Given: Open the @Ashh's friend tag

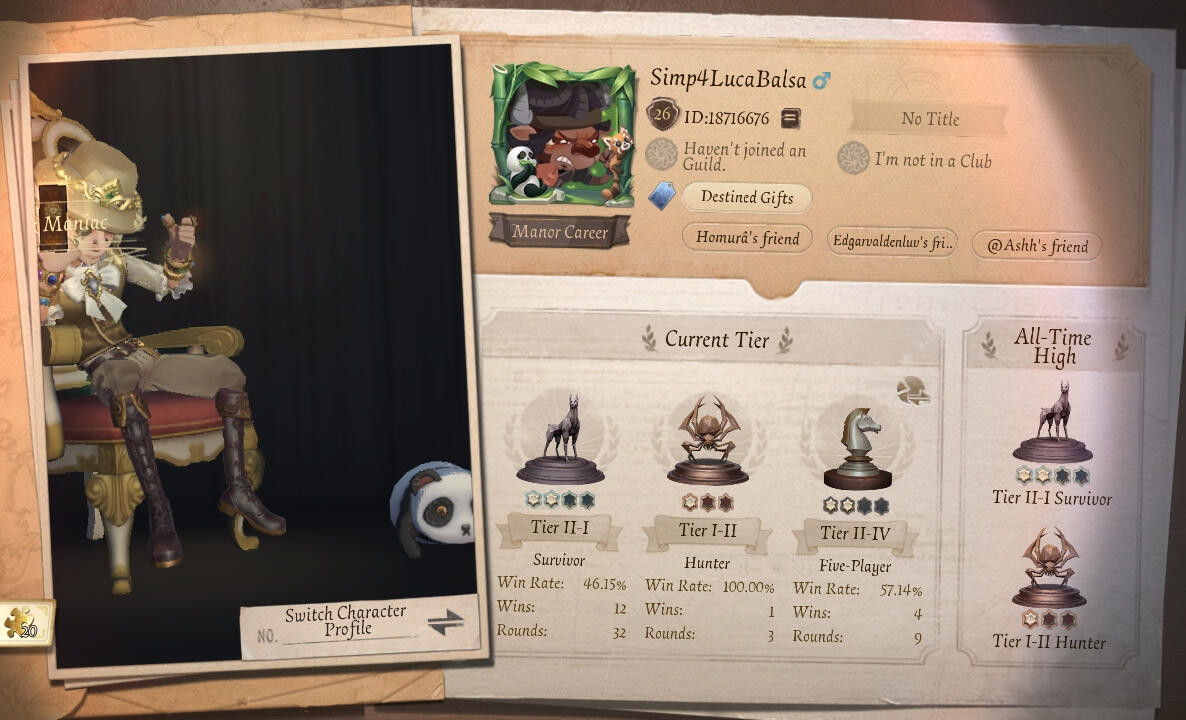Looking at the screenshot, I should click(x=1036, y=245).
